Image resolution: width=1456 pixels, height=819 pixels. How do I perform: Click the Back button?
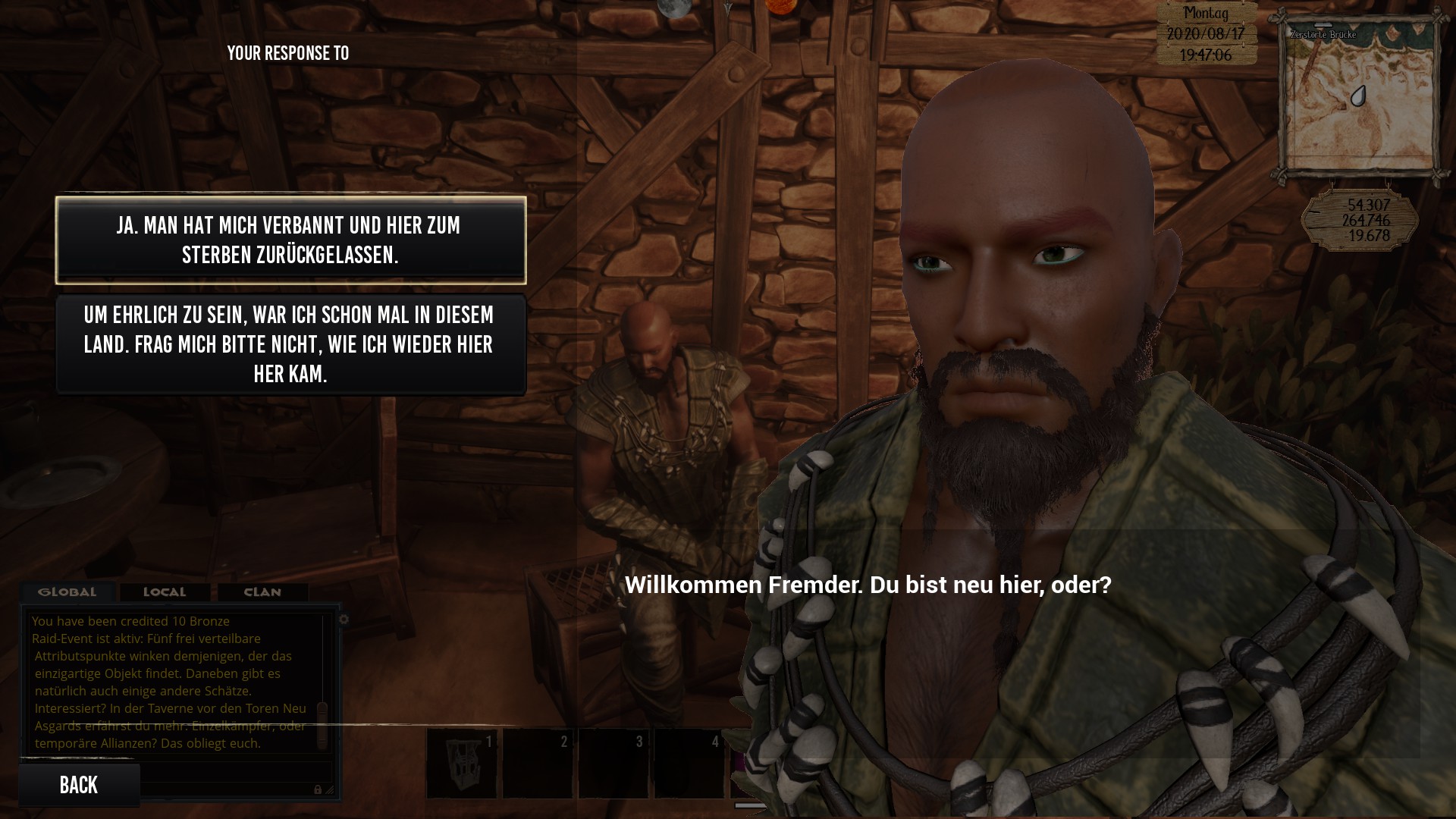tap(79, 785)
